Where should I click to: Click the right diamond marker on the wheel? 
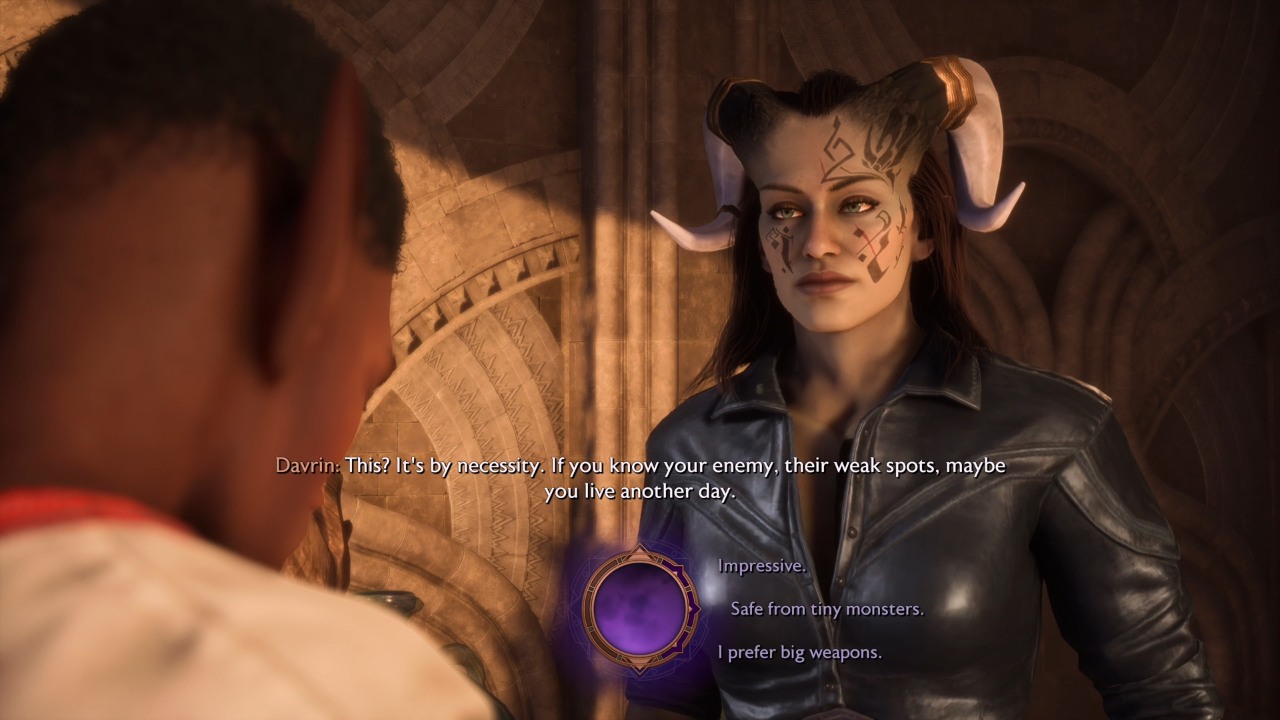[x=695, y=608]
